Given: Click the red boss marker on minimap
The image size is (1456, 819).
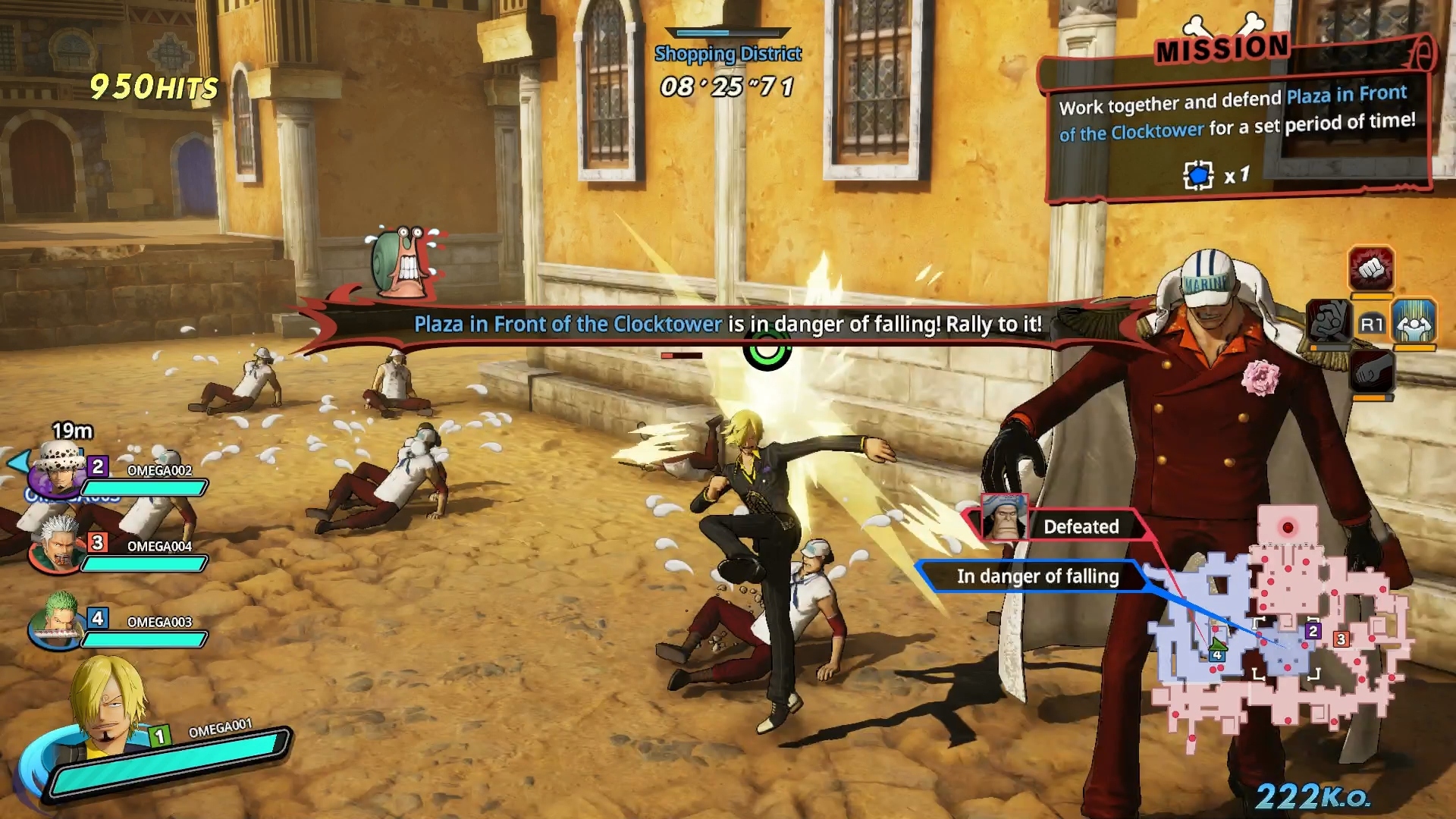Looking at the screenshot, I should tap(1287, 527).
